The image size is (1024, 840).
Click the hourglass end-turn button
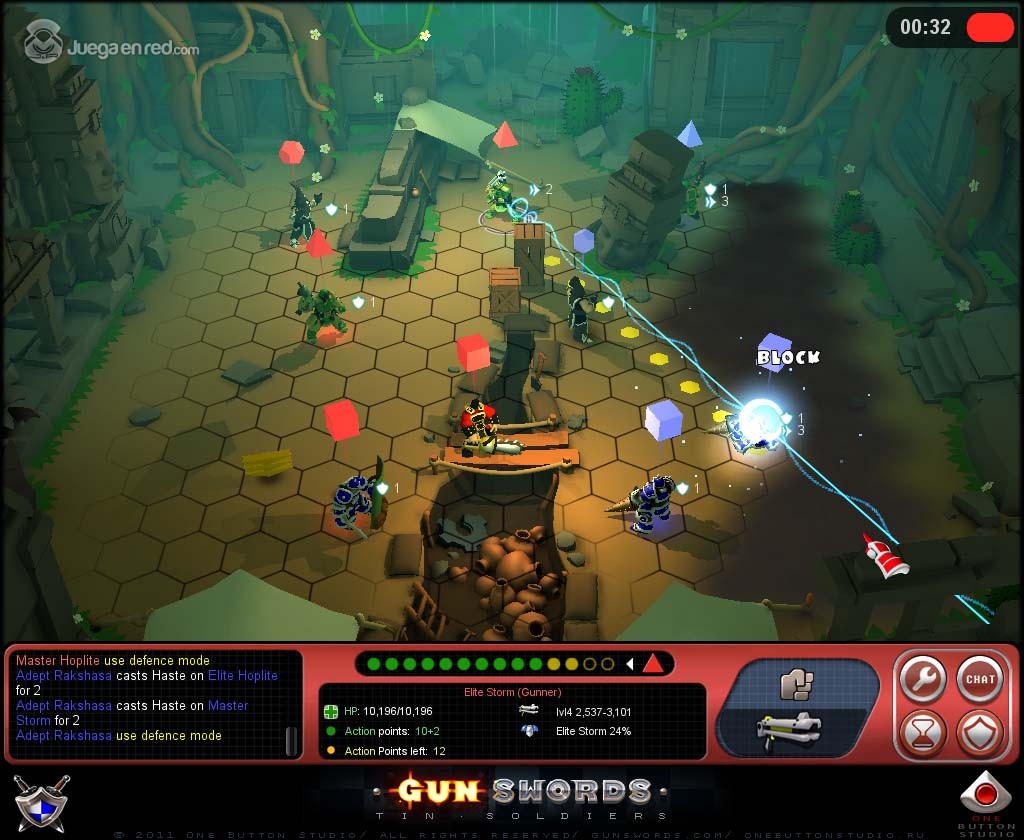click(922, 734)
